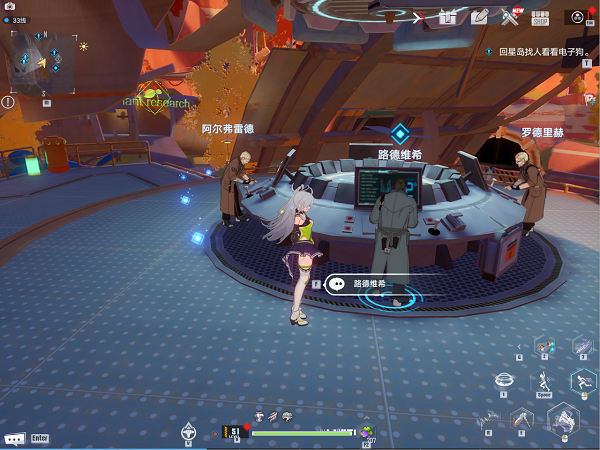The height and width of the screenshot is (450, 600).
Task: Use the flying saucer vehicle icon
Action: (506, 379)
